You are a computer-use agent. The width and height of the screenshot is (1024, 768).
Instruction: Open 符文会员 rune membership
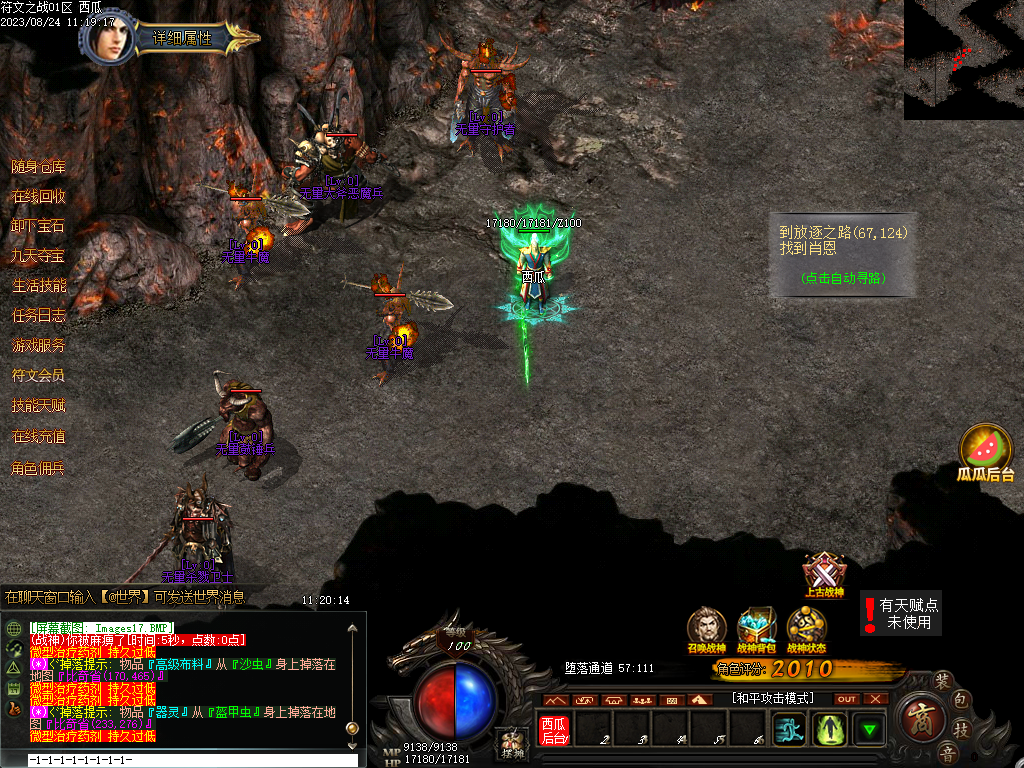[x=39, y=376]
